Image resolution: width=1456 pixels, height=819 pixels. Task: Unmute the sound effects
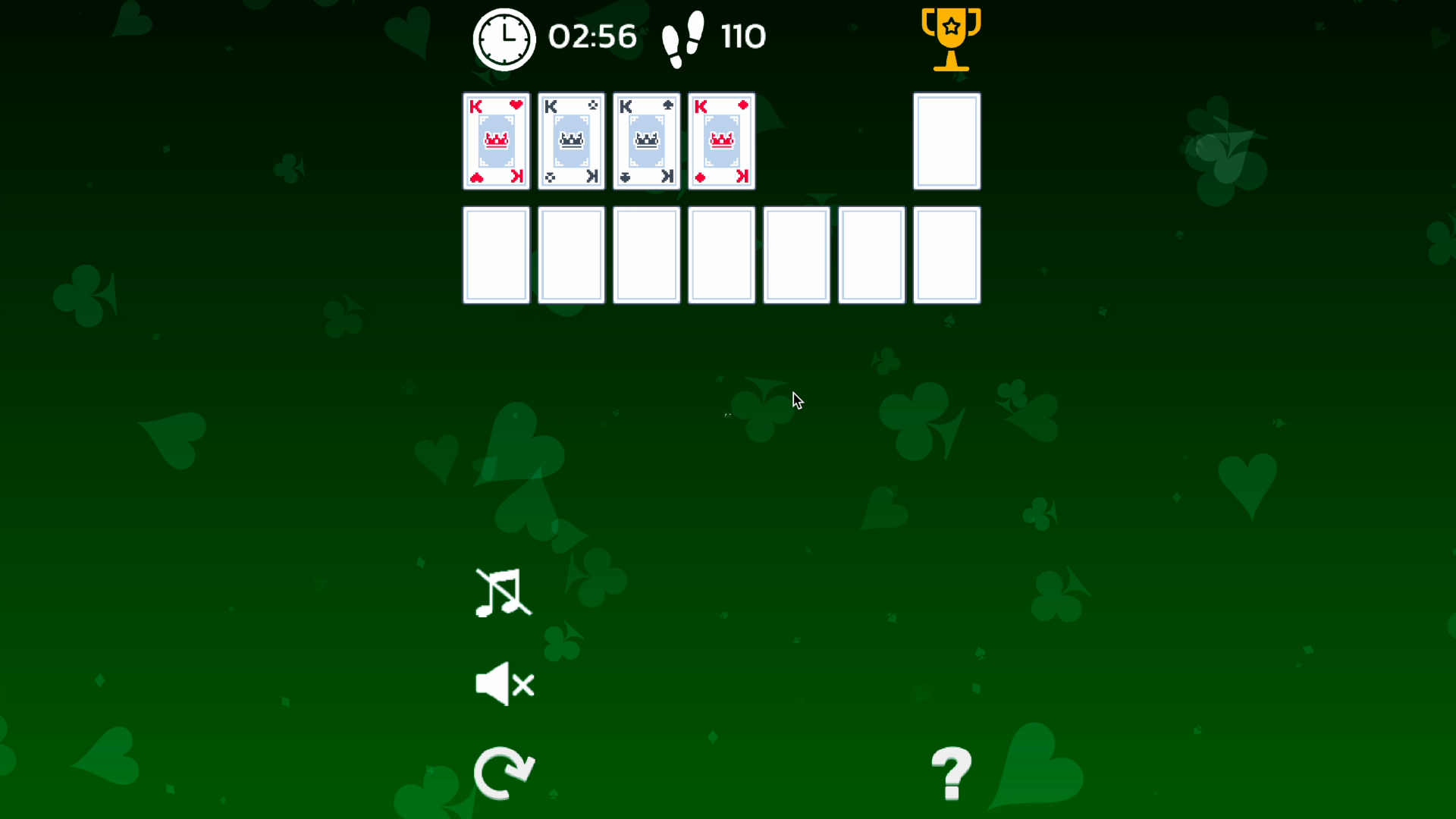pos(503,683)
